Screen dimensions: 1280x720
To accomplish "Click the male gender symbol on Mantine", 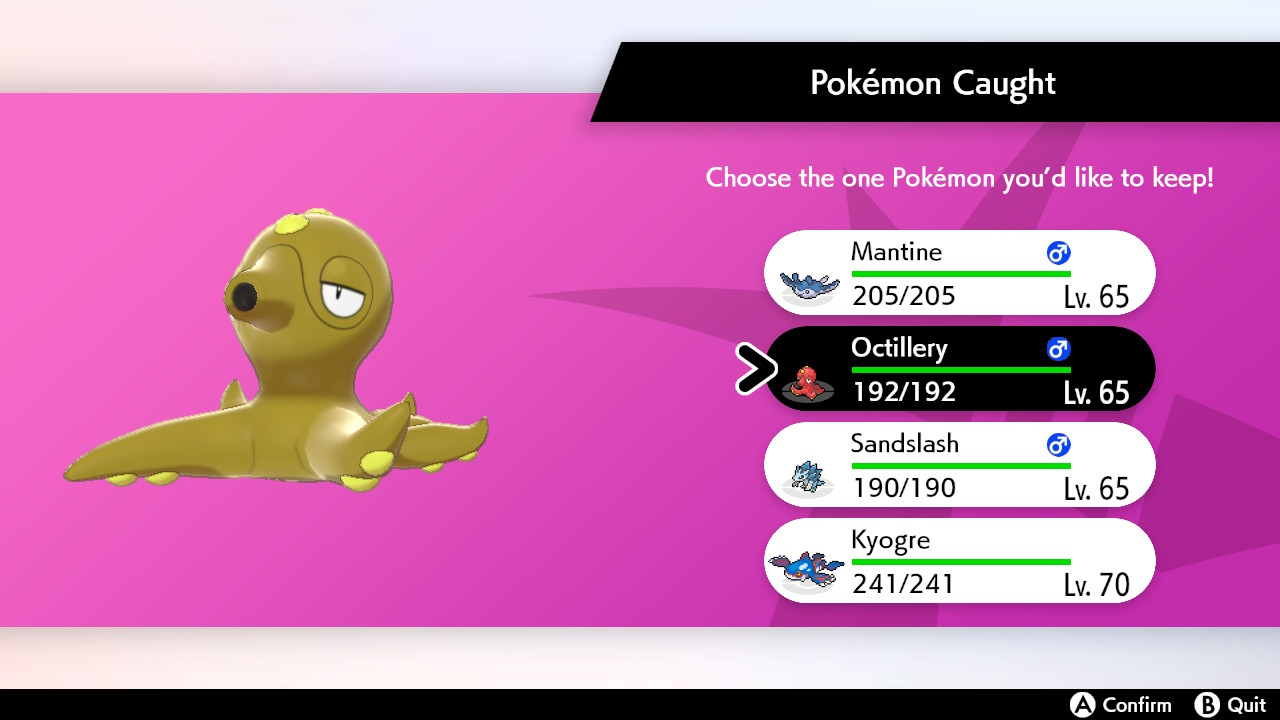I will tap(1057, 253).
